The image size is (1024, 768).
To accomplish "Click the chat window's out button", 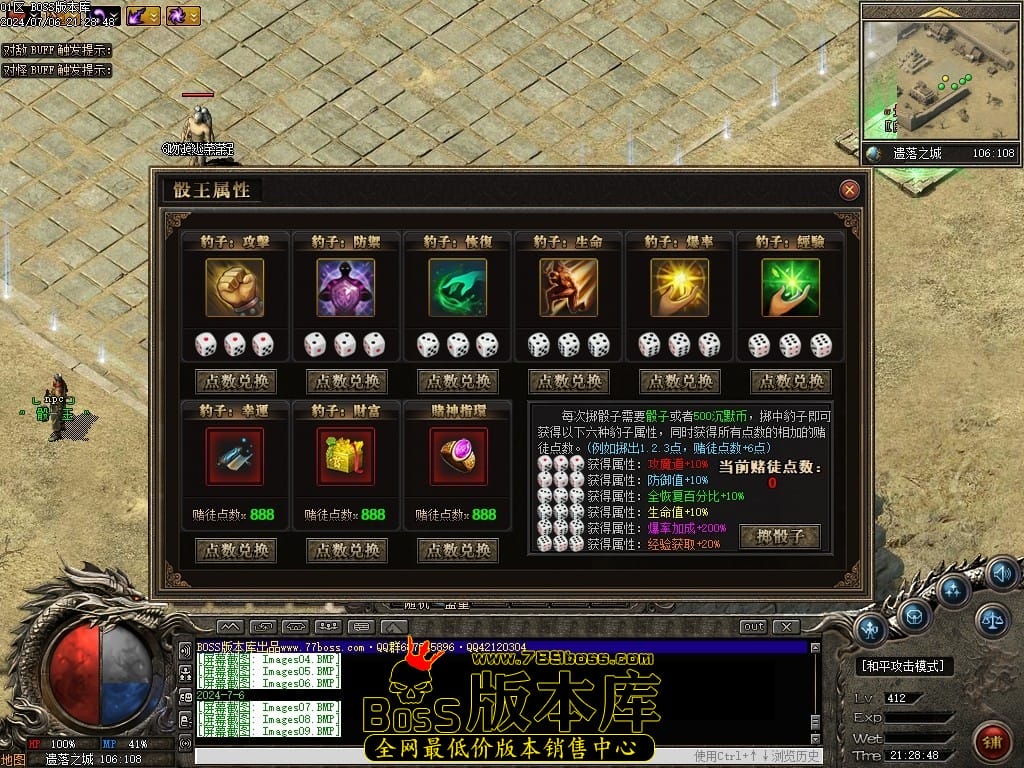I will pos(753,627).
